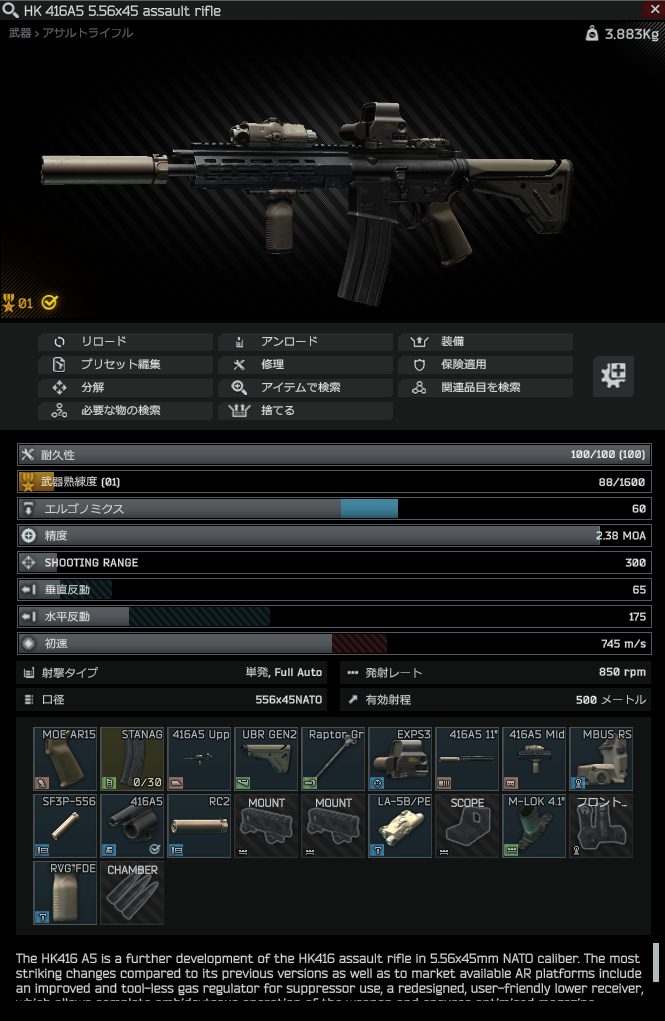Select the STANAG magazine slot
This screenshot has height=1021, width=665.
132,759
